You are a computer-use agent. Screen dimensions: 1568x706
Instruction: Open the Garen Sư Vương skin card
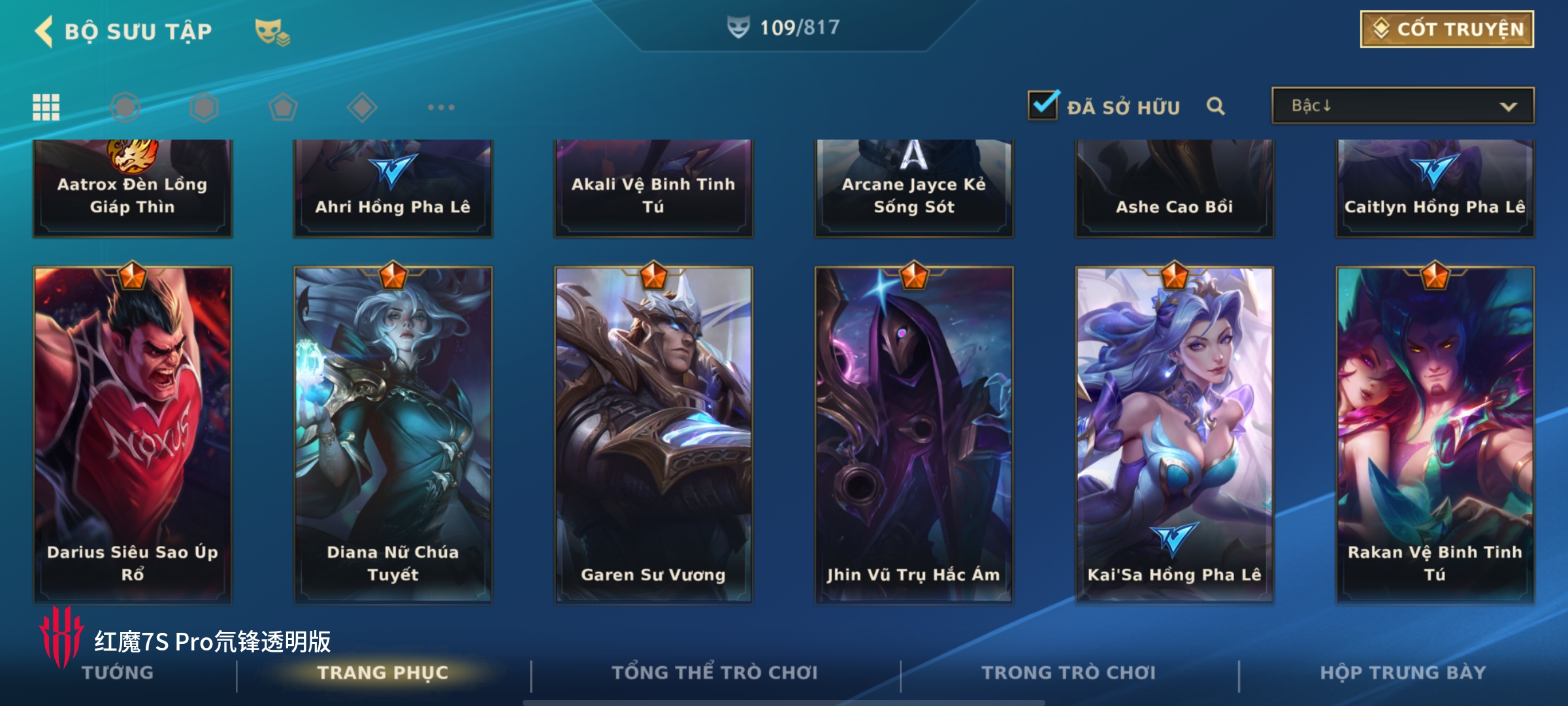[x=653, y=434]
